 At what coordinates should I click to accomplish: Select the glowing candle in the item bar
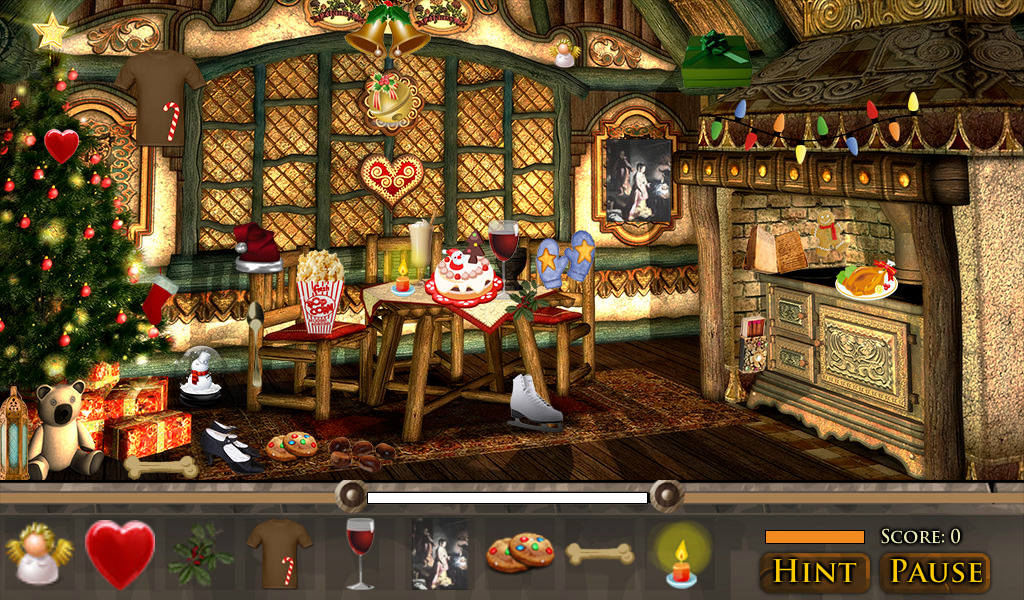point(680,558)
